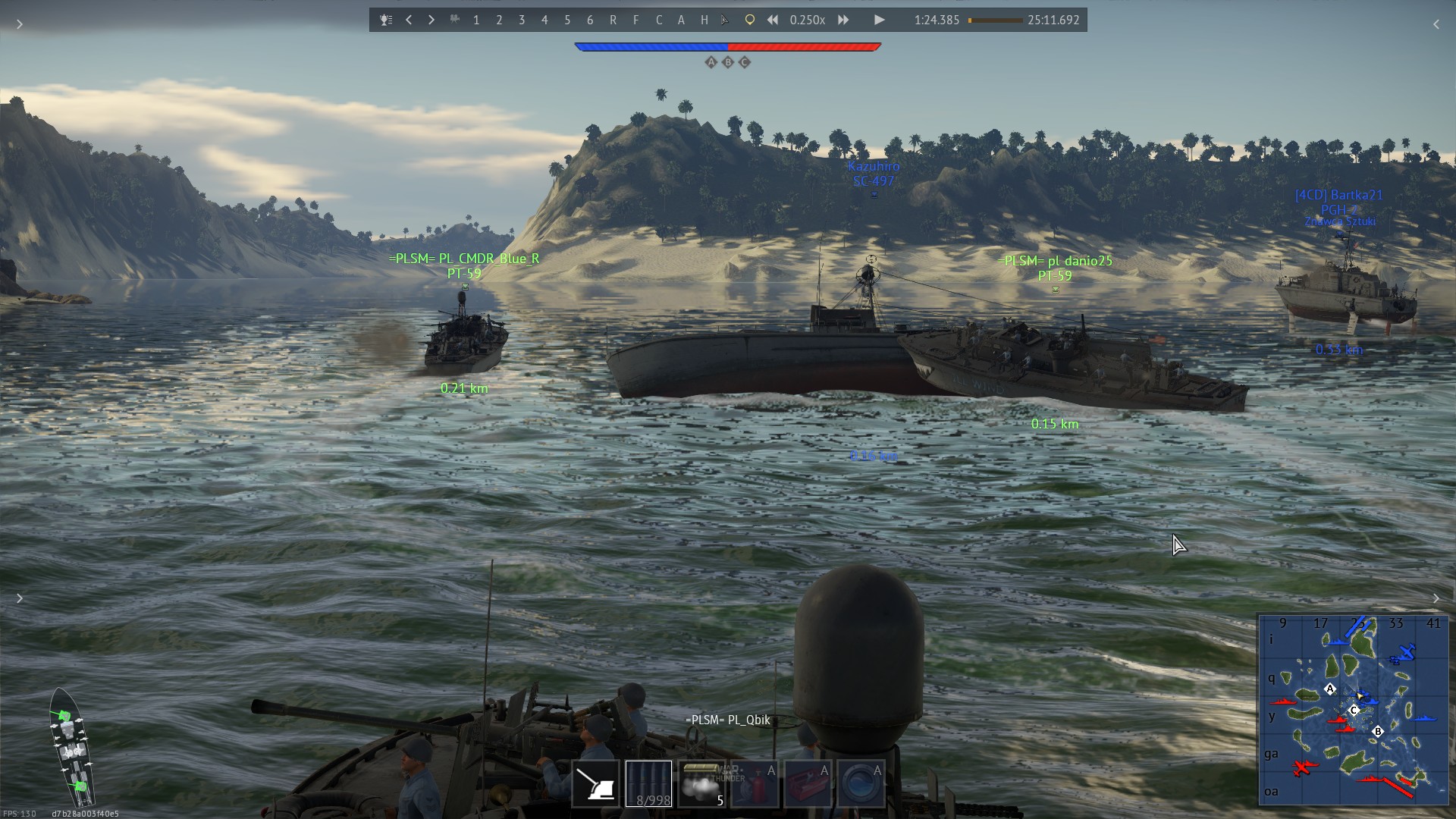Select the main gun turret weapon slot
The height and width of the screenshot is (819, 1456).
click(596, 784)
